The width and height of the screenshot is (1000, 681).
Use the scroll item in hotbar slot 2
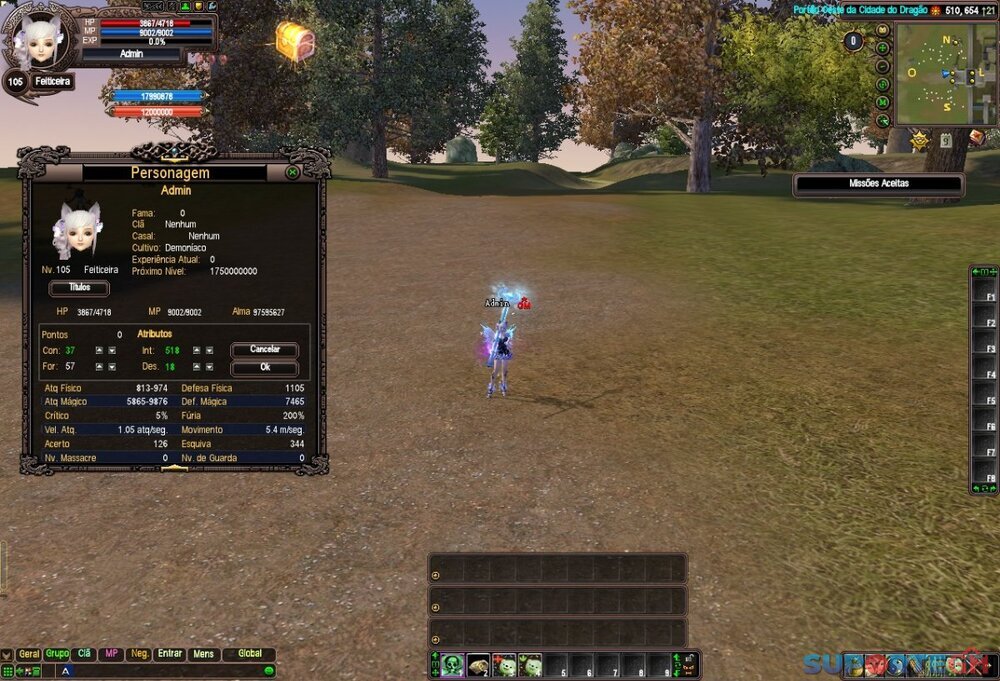click(478, 665)
